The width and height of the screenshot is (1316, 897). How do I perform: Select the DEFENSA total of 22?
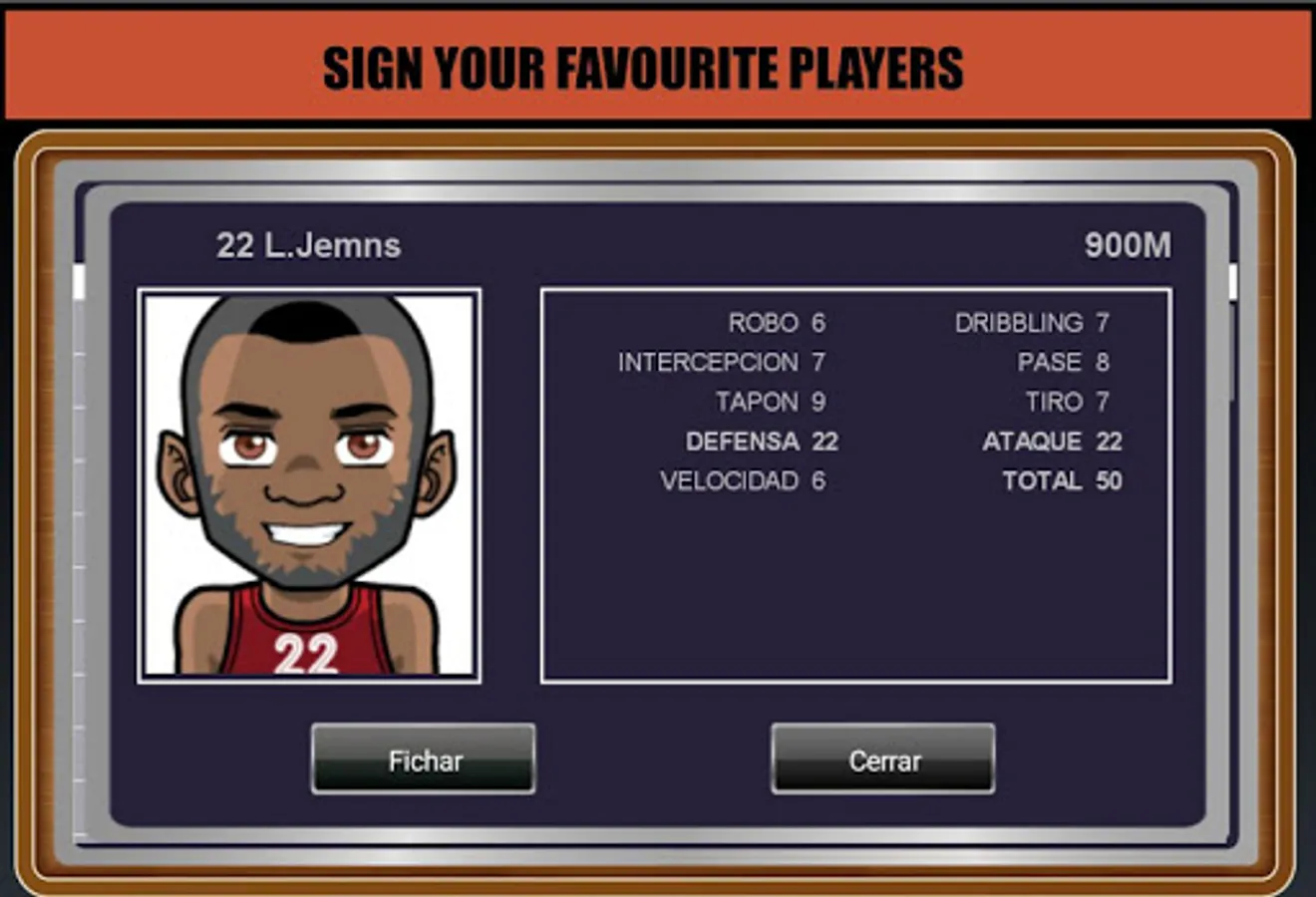click(x=763, y=442)
